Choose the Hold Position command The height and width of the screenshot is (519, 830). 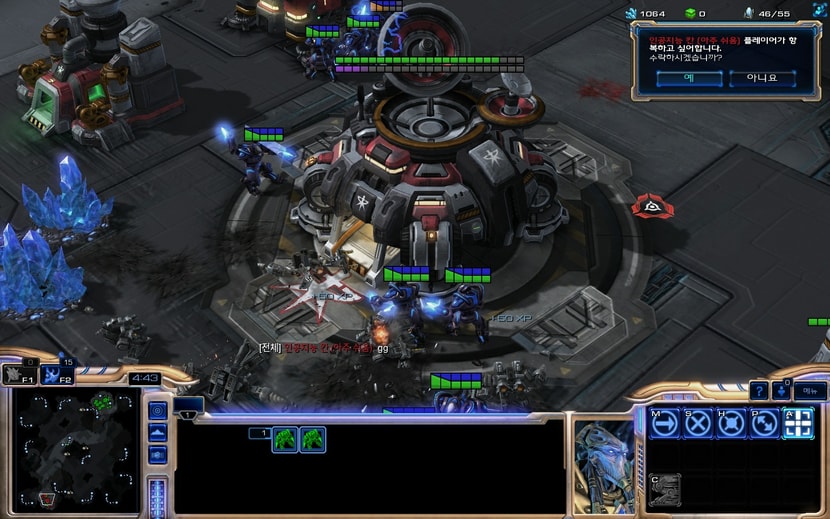tap(731, 424)
